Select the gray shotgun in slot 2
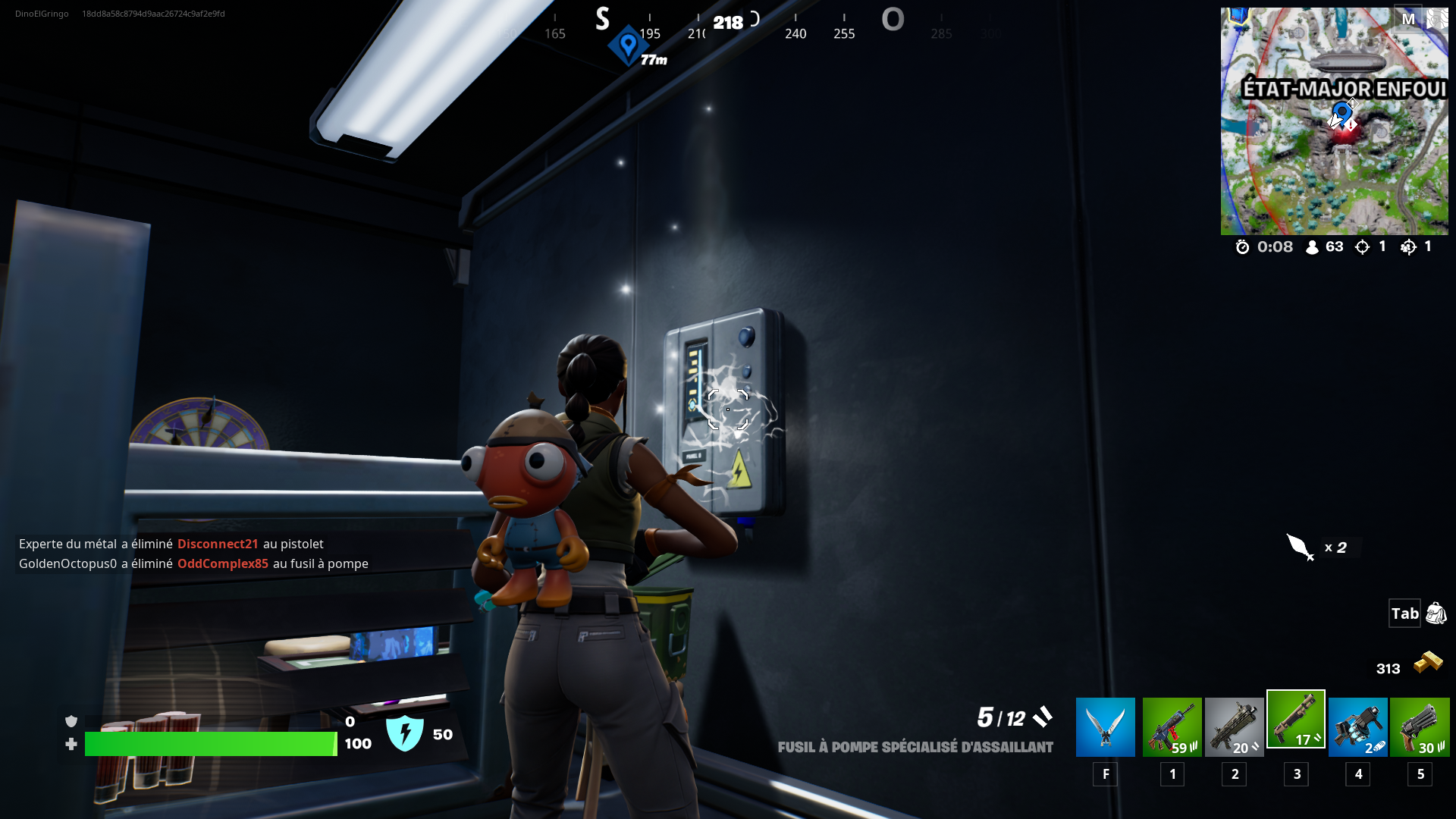Image resolution: width=1456 pixels, height=819 pixels. (1235, 726)
